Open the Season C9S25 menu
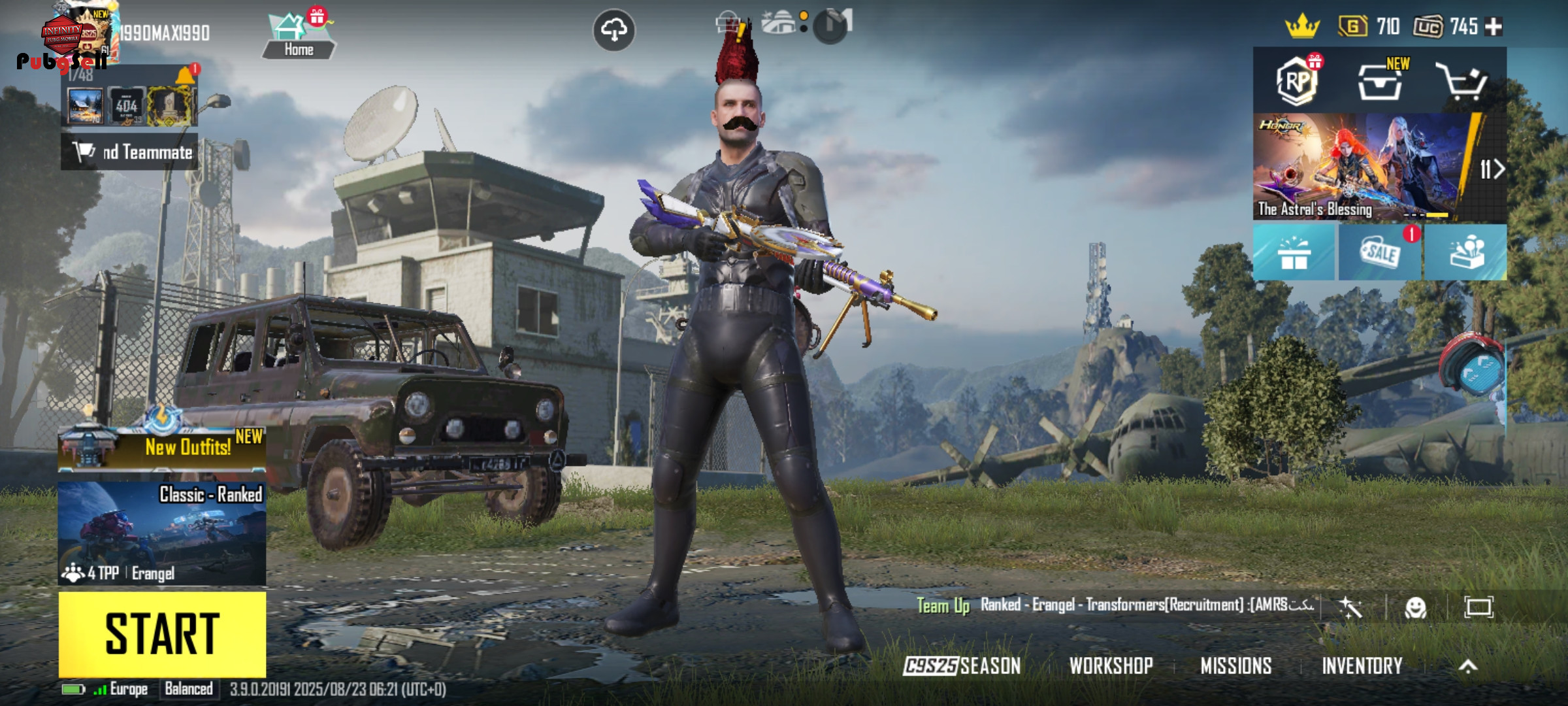 [x=962, y=666]
